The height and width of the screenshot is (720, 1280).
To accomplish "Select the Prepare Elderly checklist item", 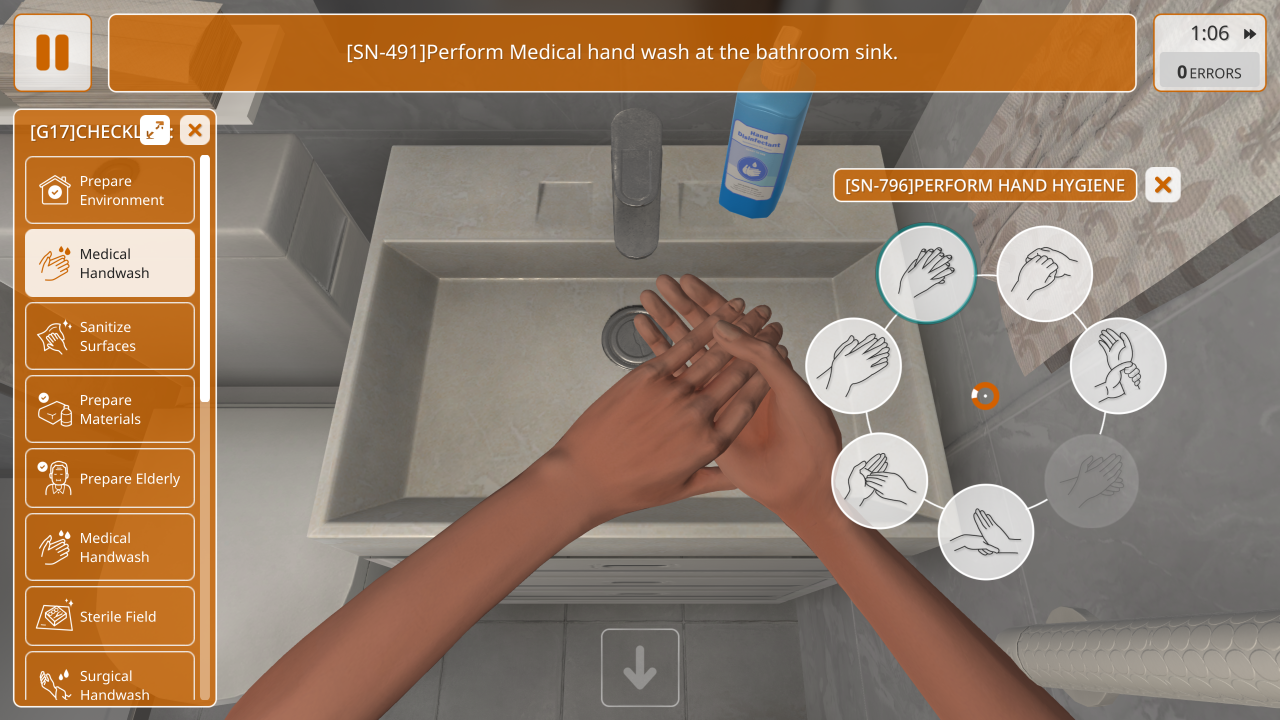I will tap(110, 478).
